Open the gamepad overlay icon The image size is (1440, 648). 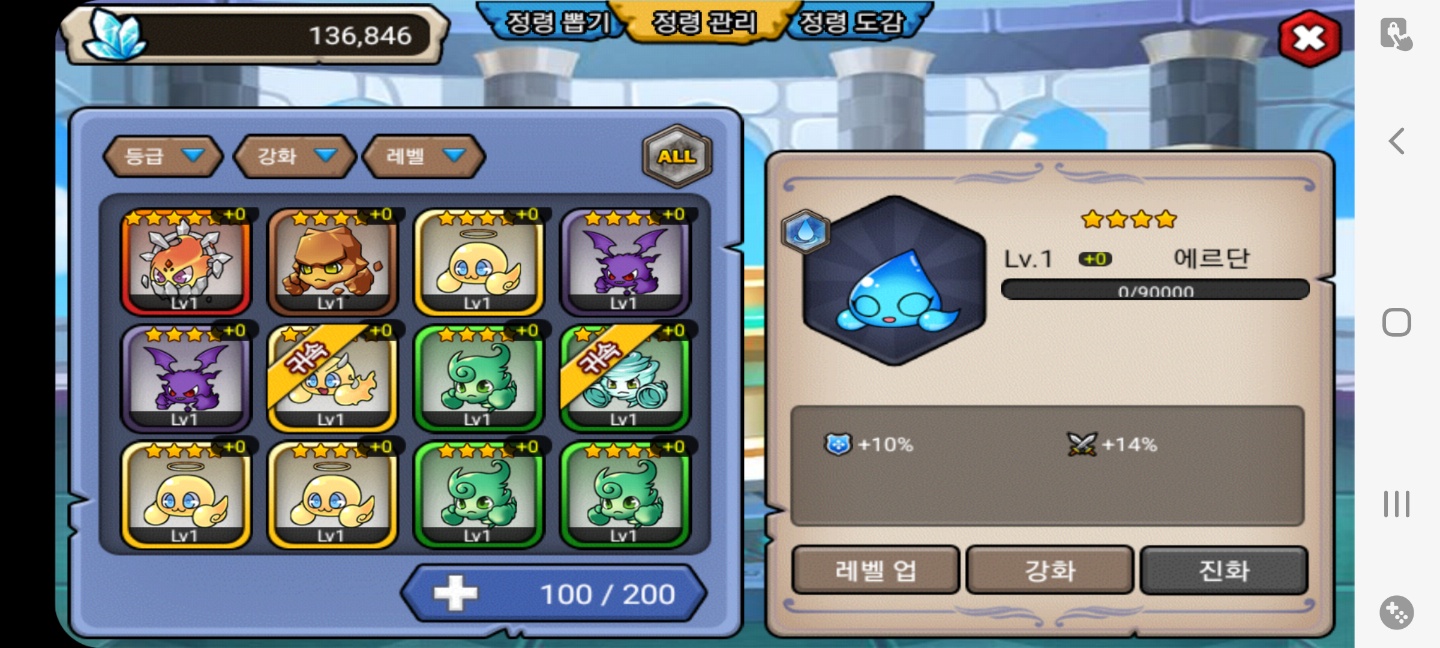1397,612
